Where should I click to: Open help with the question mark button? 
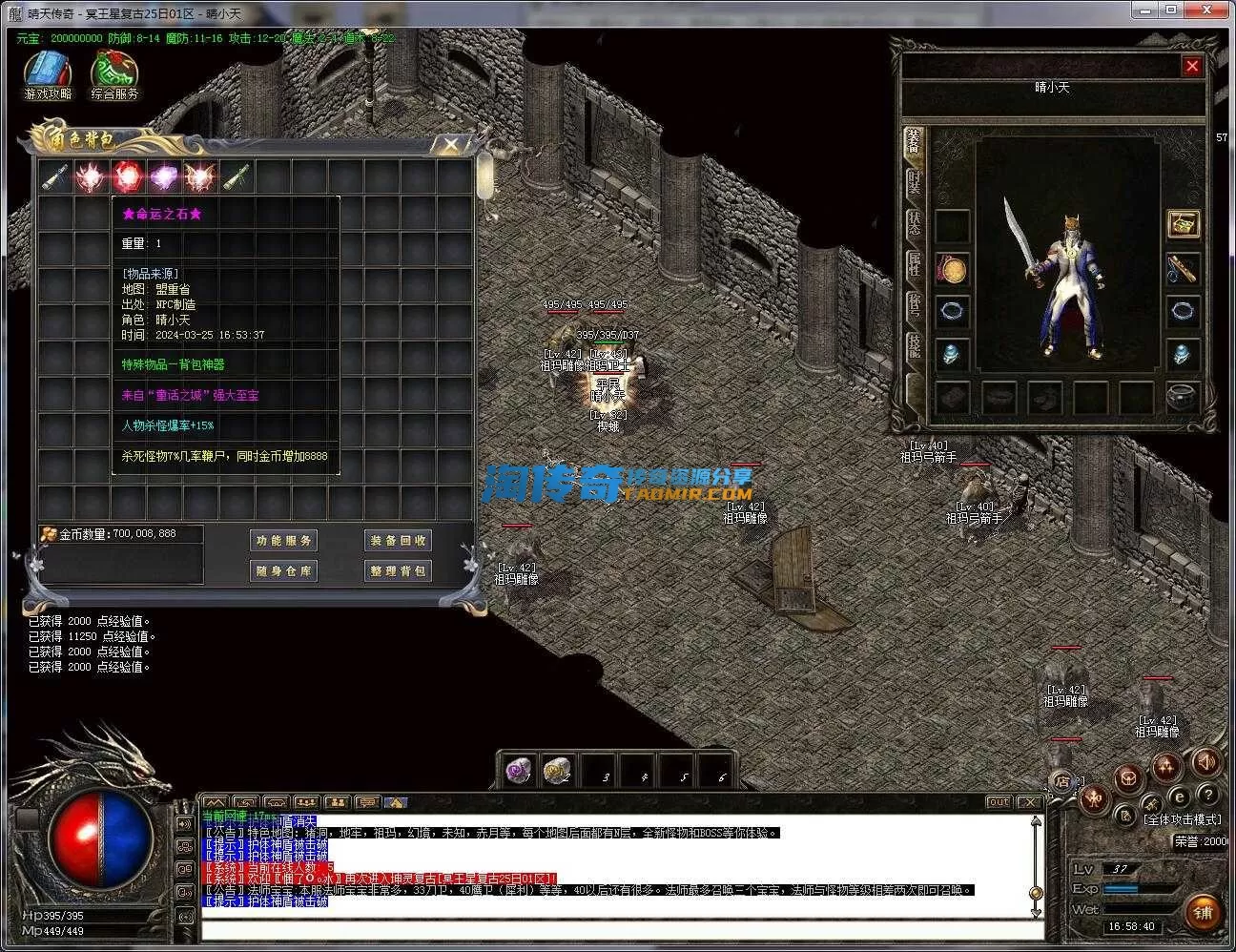pyautogui.click(x=1207, y=795)
